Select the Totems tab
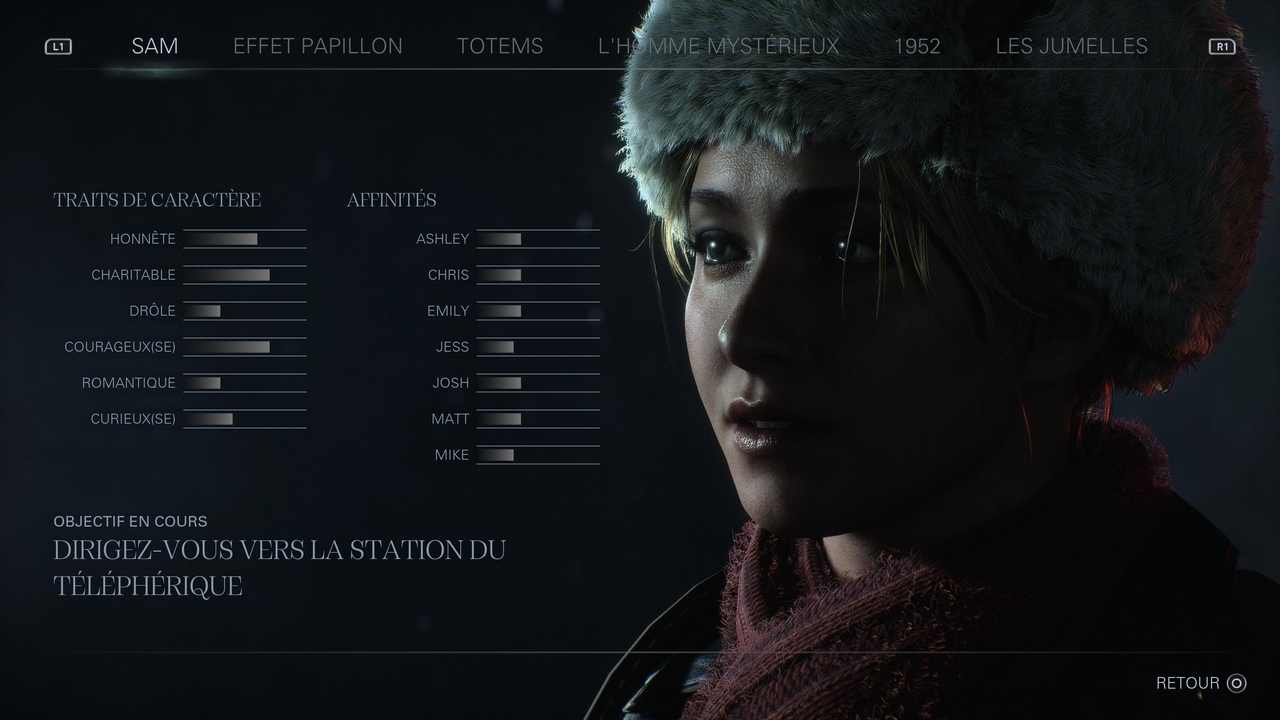 (500, 46)
